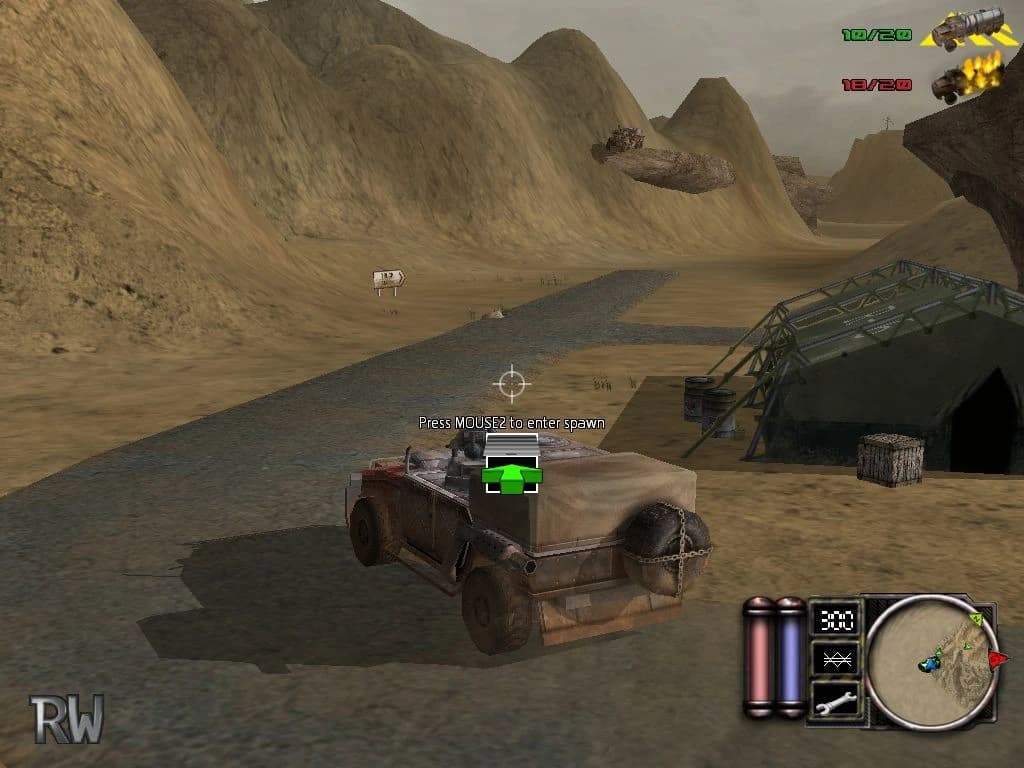This screenshot has width=1024, height=768.
Task: Select the wrench repair icon
Action: pos(833,700)
